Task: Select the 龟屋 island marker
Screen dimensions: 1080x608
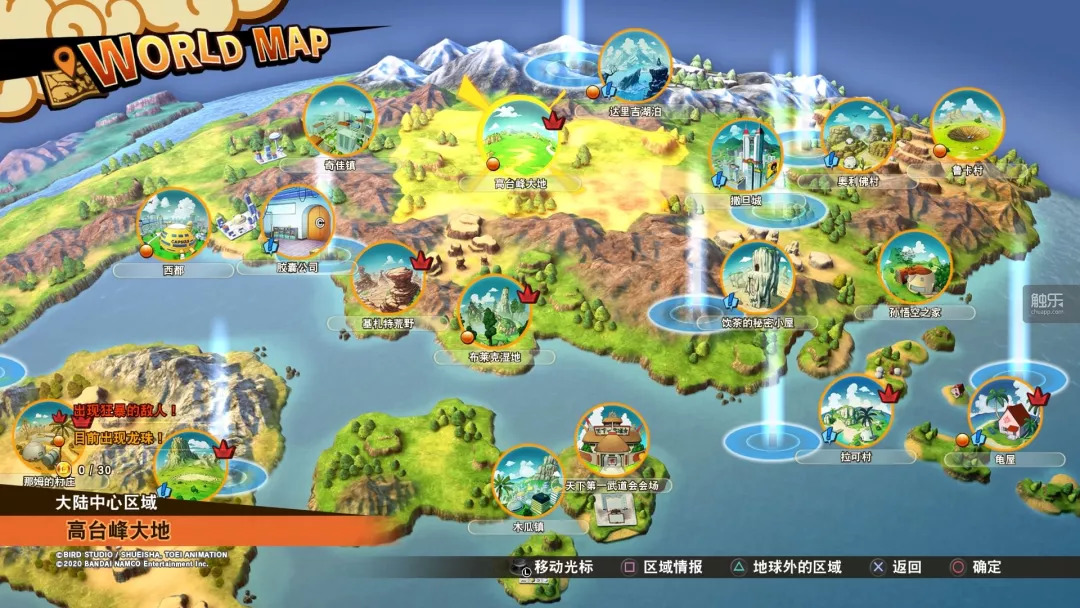Action: (1004, 412)
